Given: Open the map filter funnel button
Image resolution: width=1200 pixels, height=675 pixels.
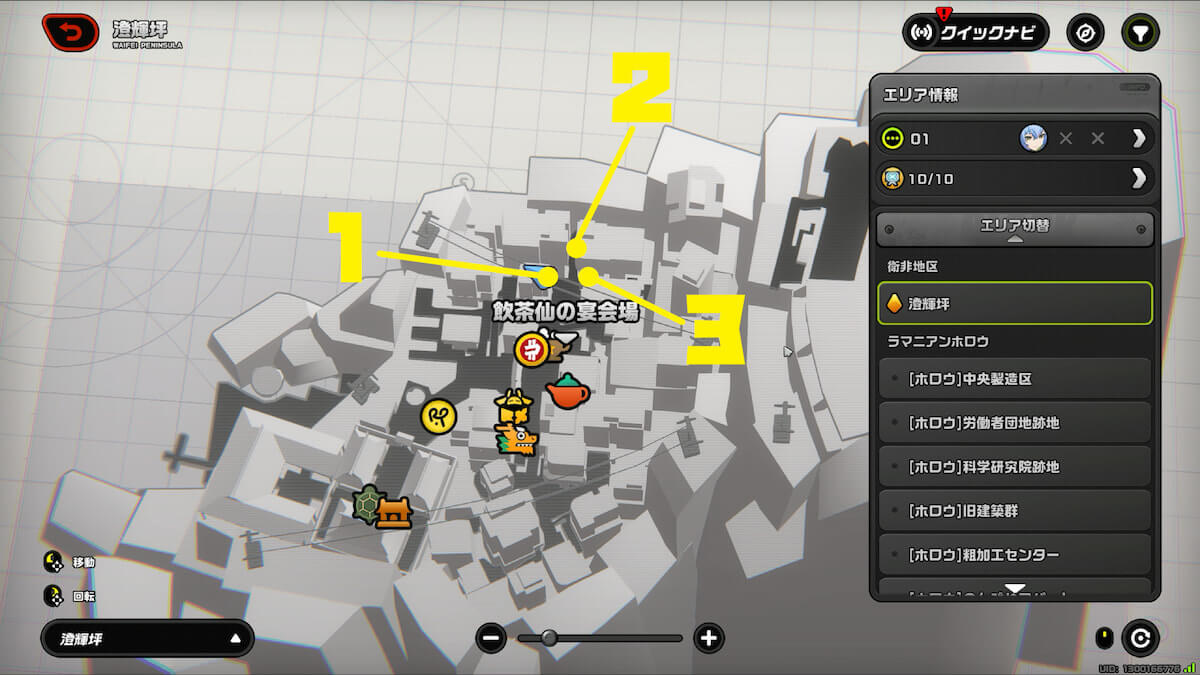Looking at the screenshot, I should (1139, 32).
